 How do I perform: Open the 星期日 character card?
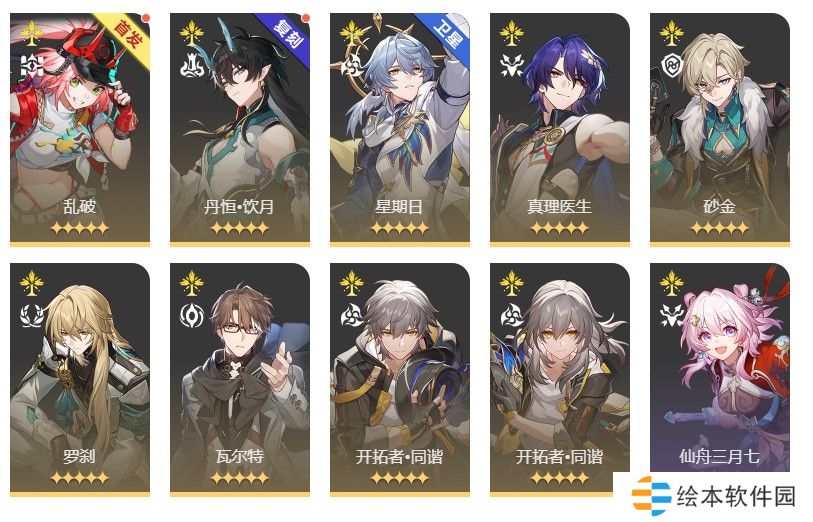pos(400,128)
